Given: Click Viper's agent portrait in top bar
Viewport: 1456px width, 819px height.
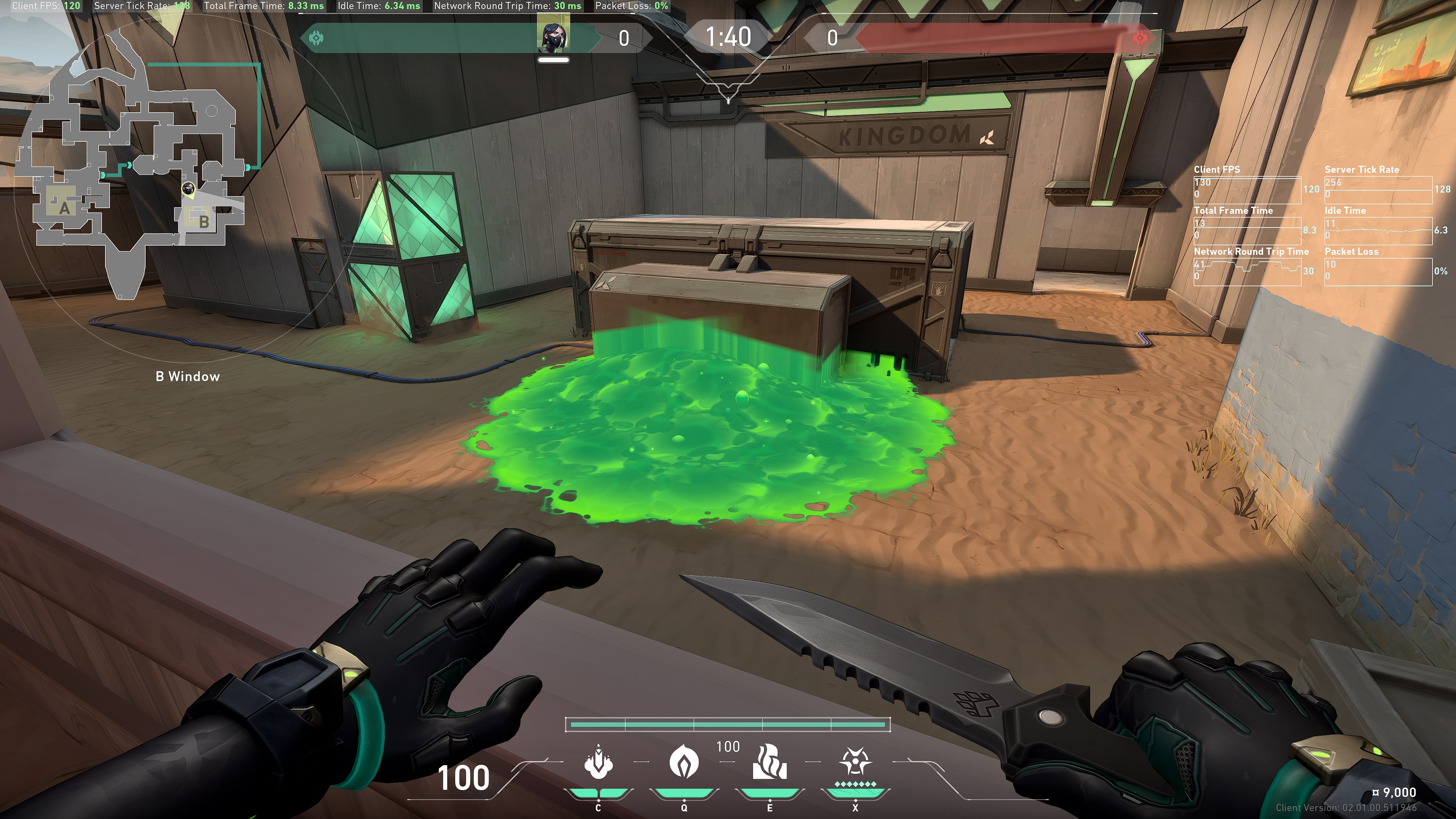Looking at the screenshot, I should click(x=553, y=35).
